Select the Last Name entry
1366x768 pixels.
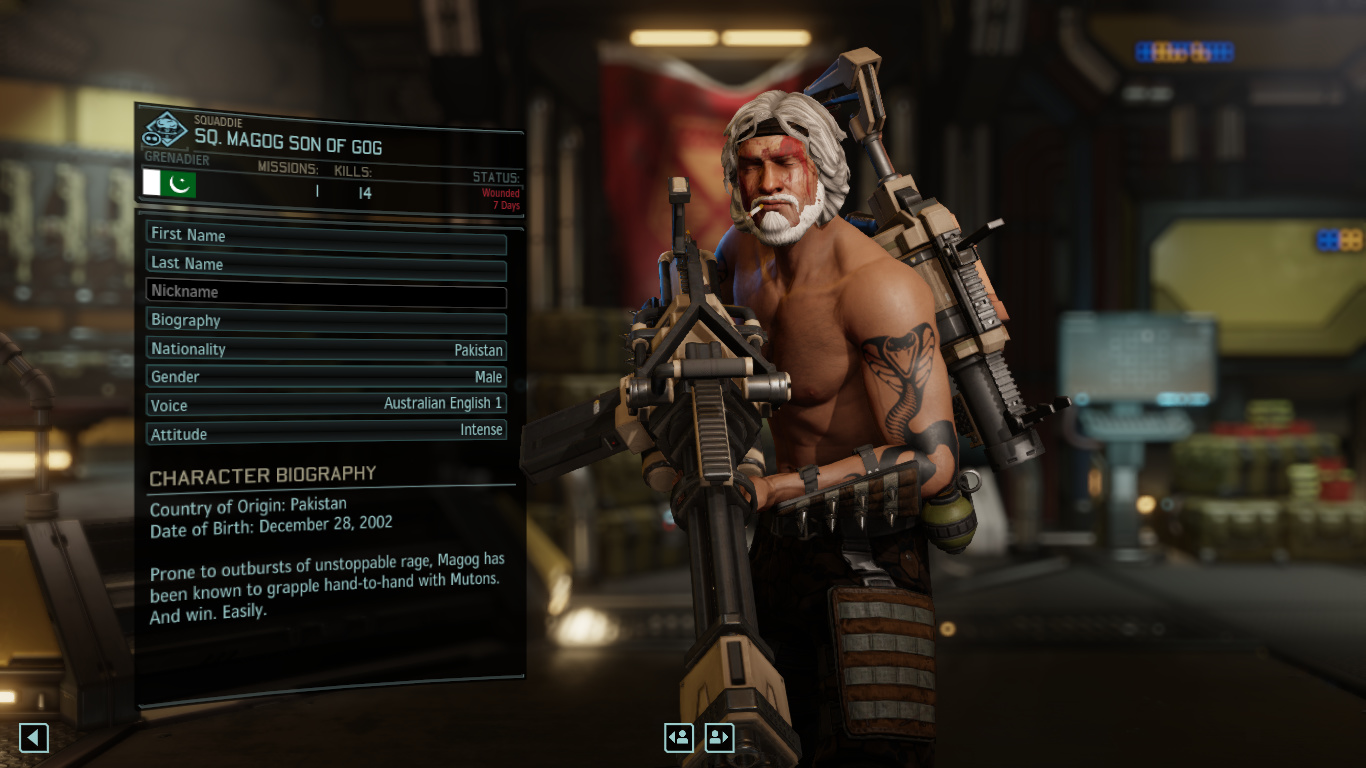(326, 264)
